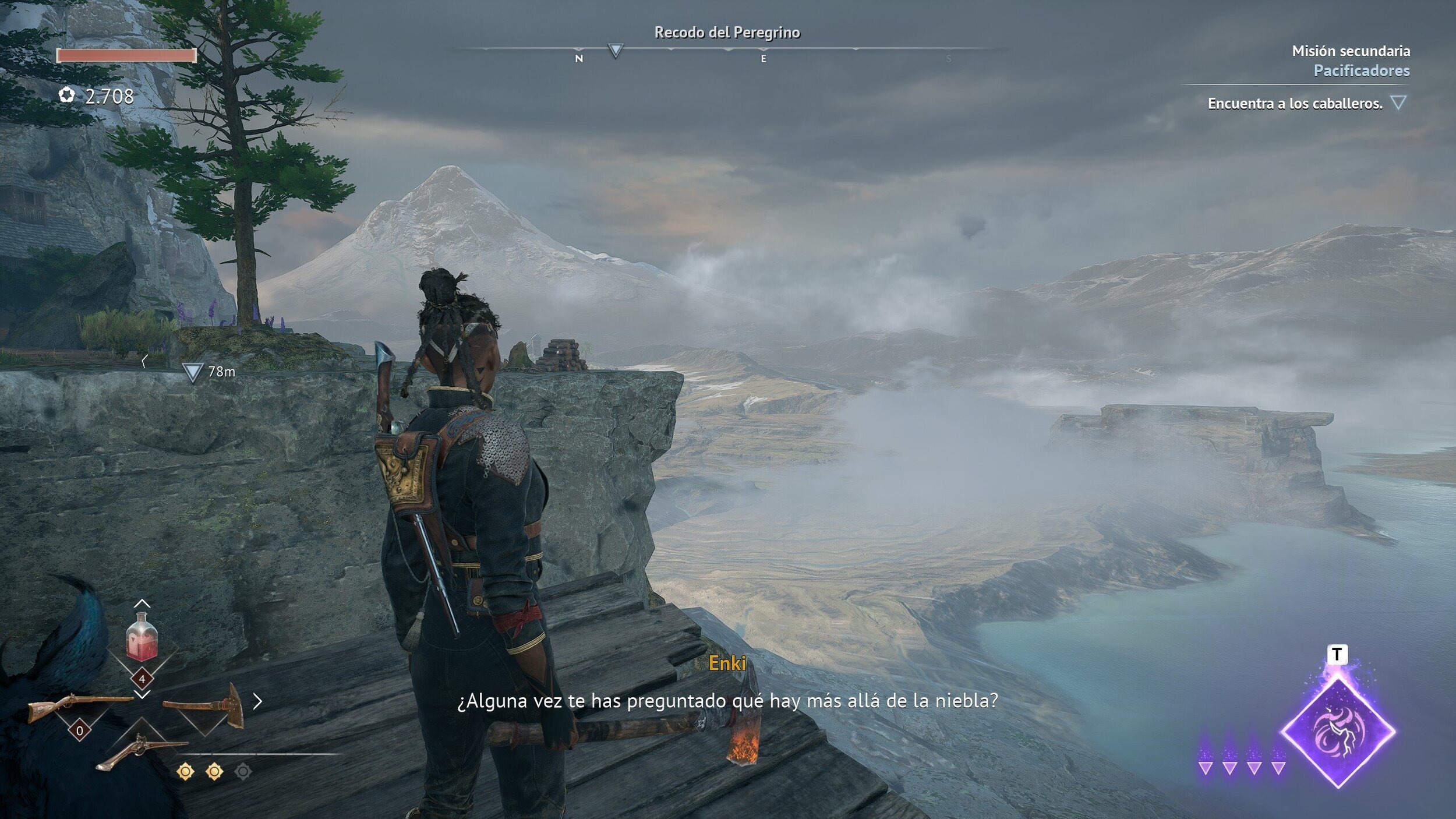Screen dimensions: 1456x819
Task: Click the up arrow above the potion
Action: click(142, 603)
